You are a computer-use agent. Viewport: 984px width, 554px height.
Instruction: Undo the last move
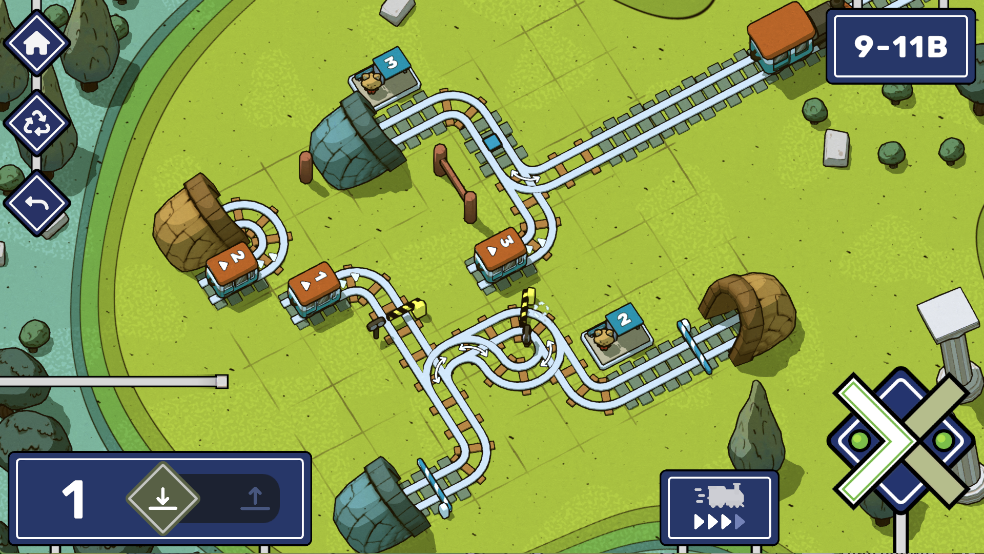36,203
